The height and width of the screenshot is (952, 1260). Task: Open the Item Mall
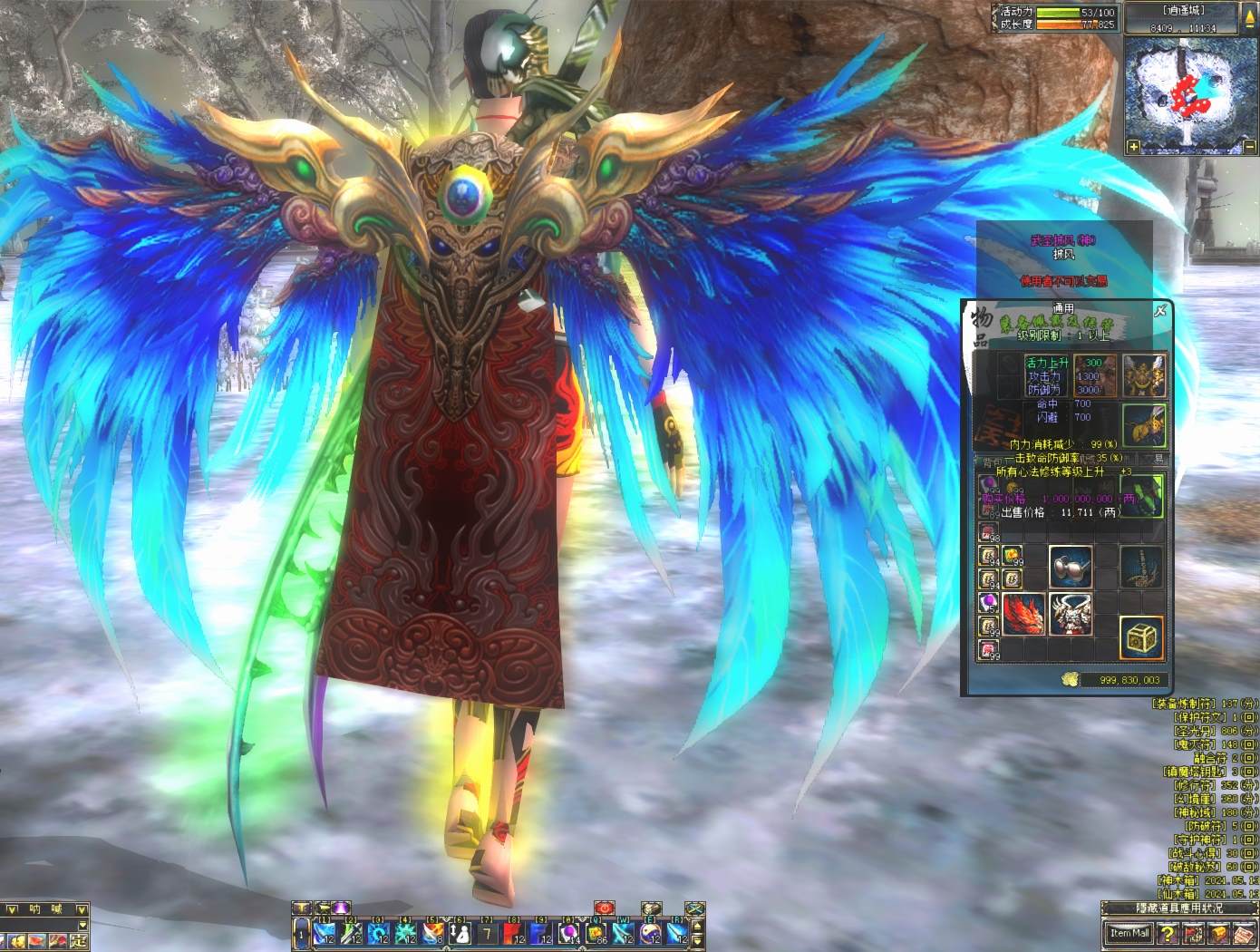1129,933
